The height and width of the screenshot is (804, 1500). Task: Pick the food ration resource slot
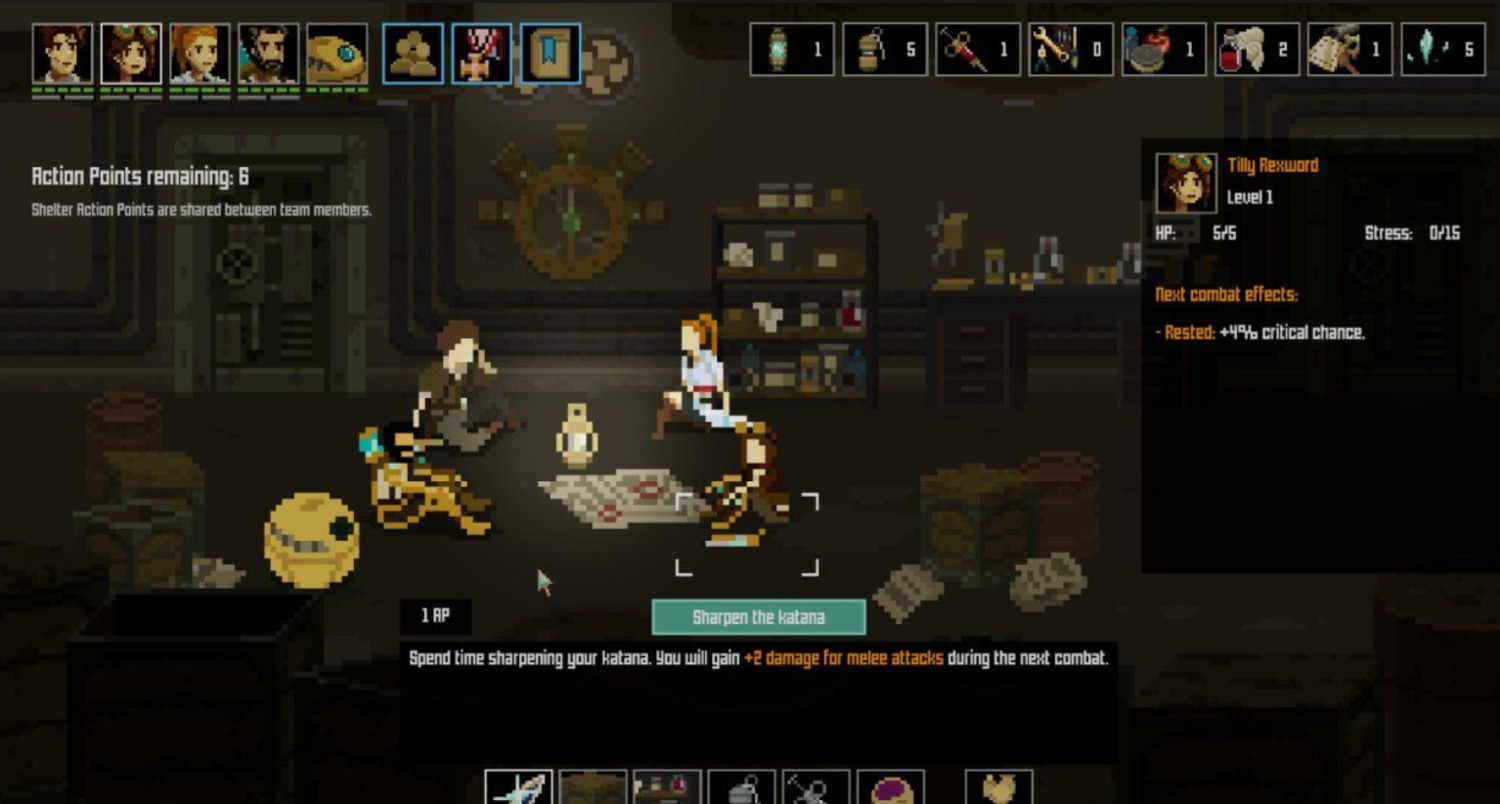tap(1163, 50)
